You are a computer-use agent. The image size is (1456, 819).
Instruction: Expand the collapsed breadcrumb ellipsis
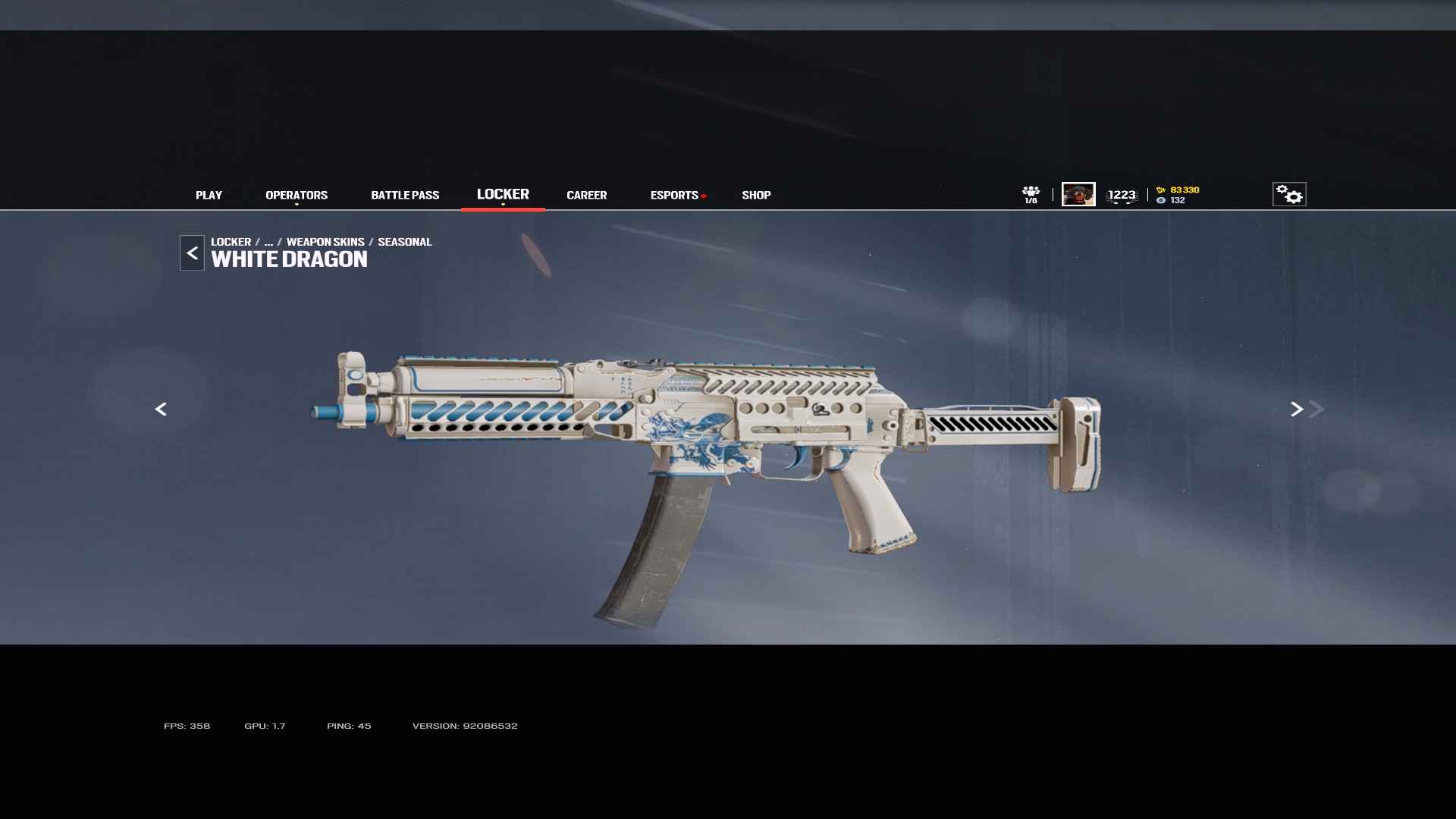coord(268,242)
